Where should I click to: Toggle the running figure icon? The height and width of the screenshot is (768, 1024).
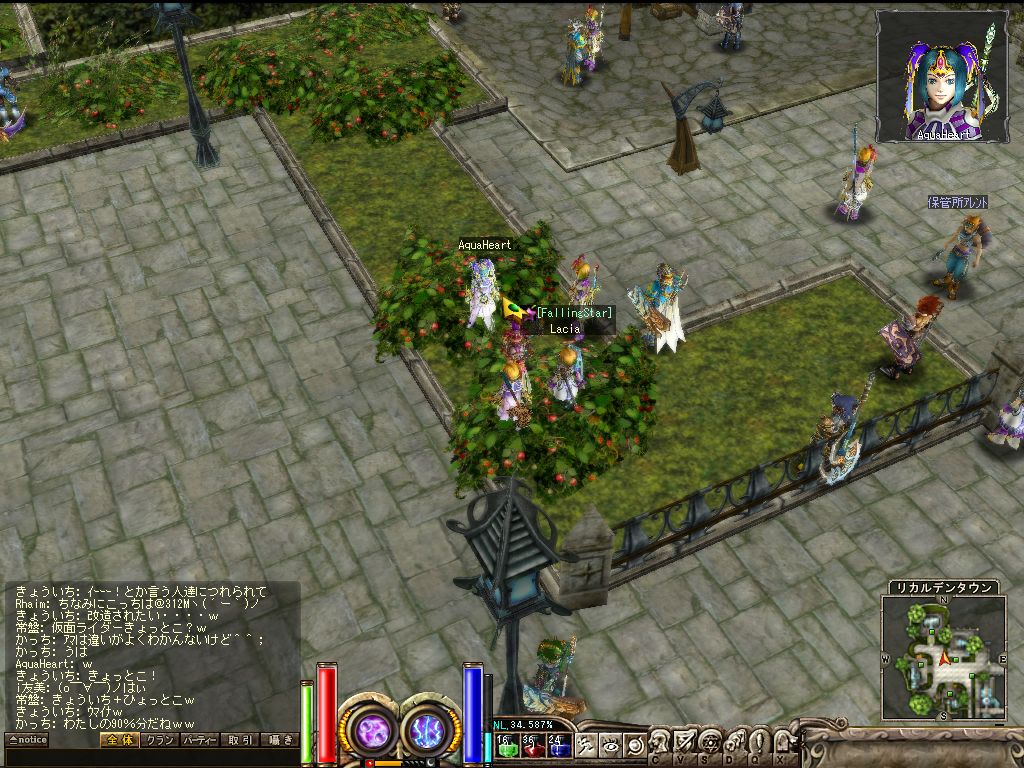(587, 744)
